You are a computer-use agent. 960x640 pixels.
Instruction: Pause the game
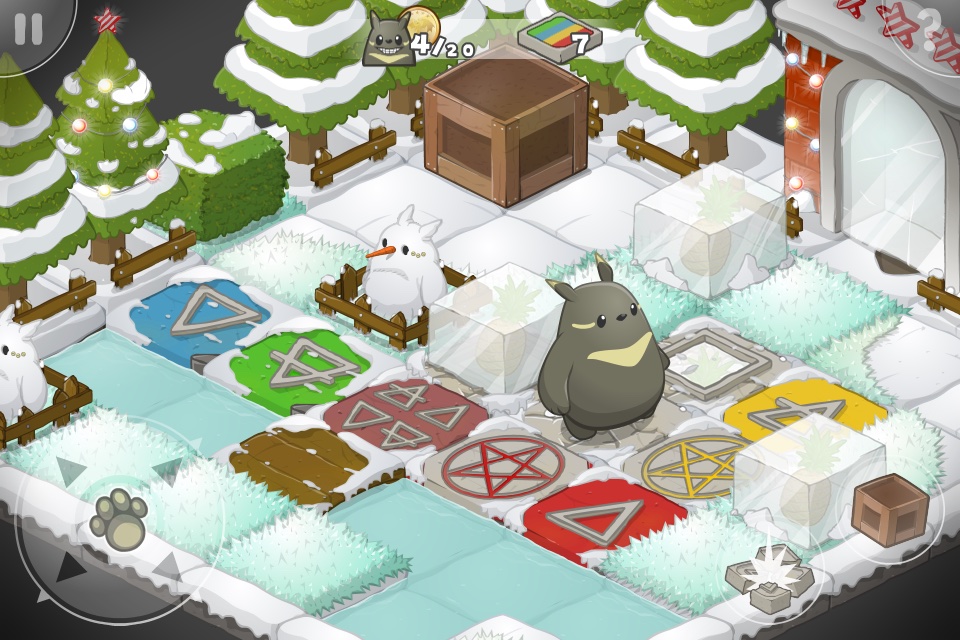point(28,29)
